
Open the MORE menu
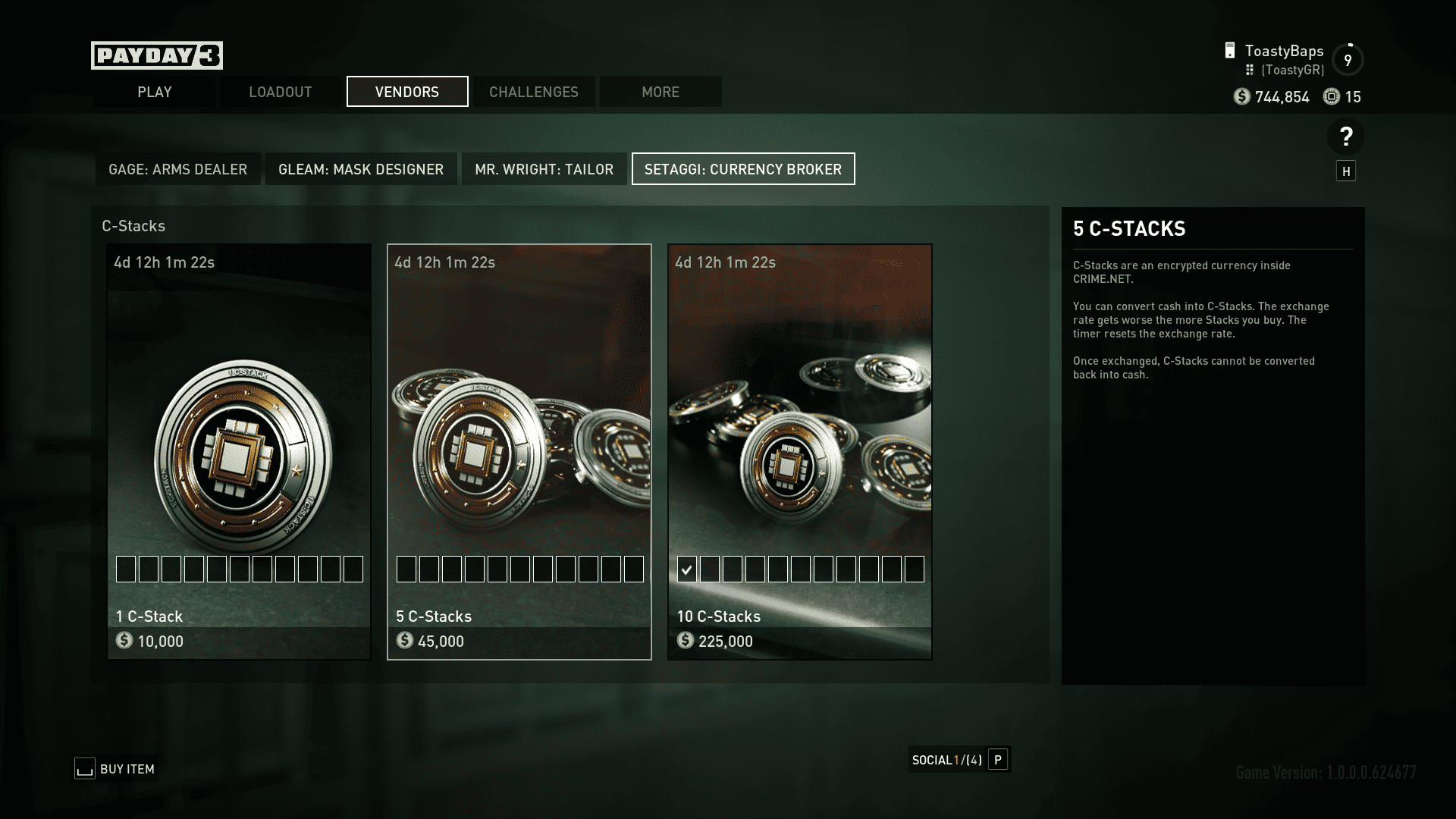pos(659,92)
